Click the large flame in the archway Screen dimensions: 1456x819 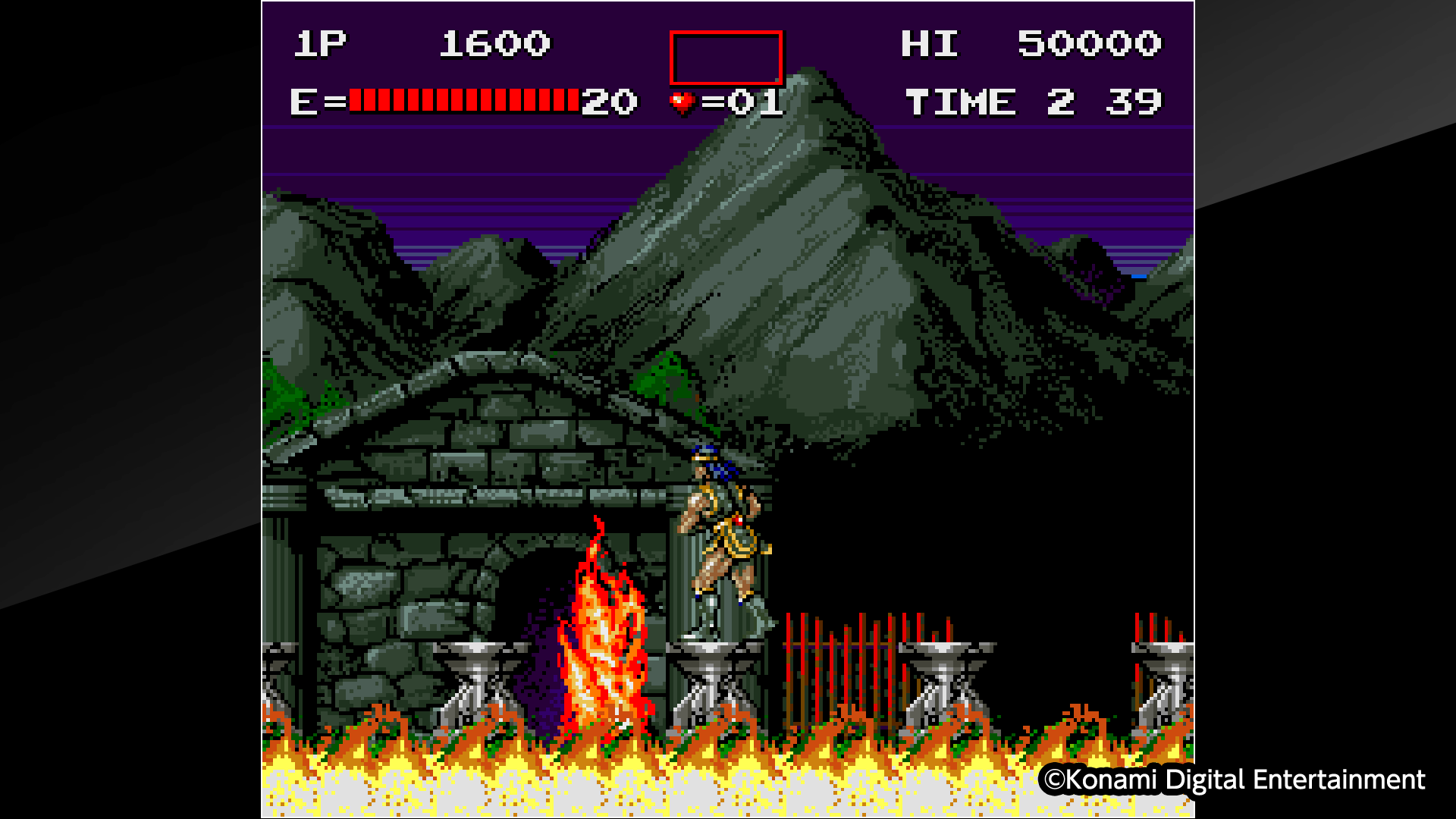(599, 637)
